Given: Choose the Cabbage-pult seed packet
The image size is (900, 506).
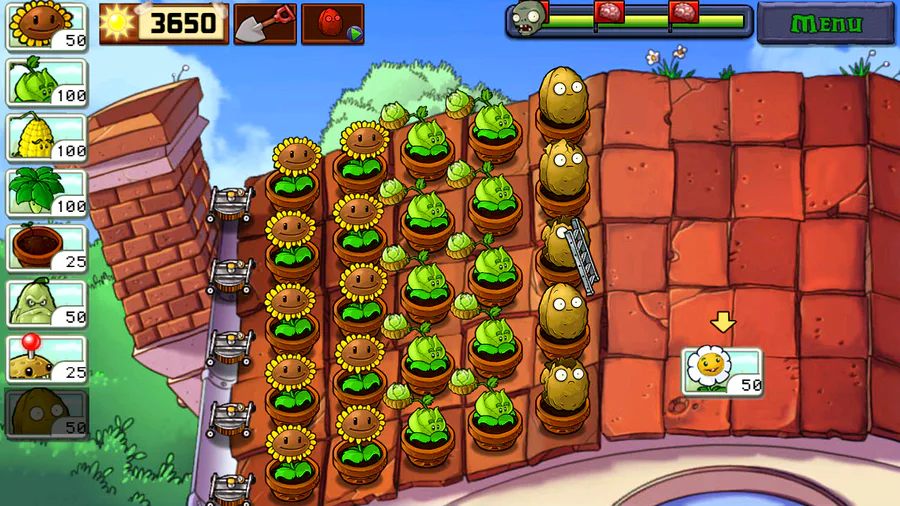Looking at the screenshot, I should (47, 81).
